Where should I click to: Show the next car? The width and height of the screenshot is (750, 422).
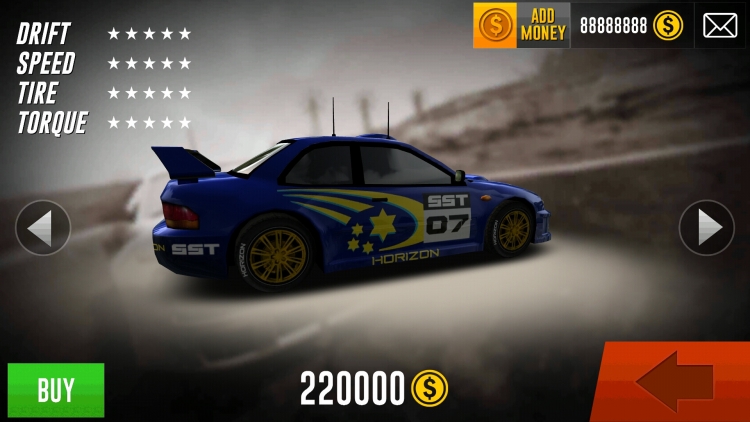(706, 228)
